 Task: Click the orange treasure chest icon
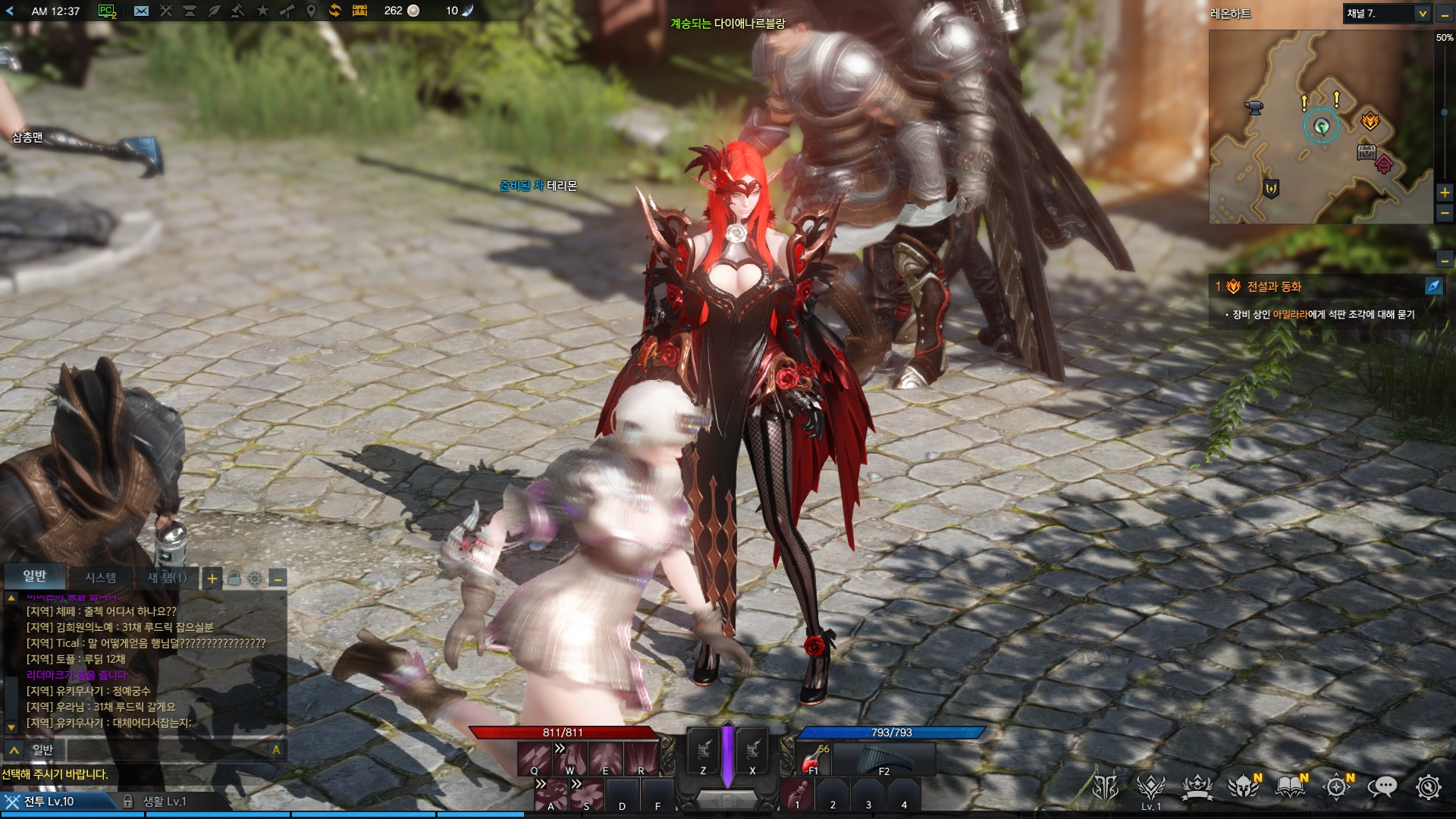click(x=359, y=11)
